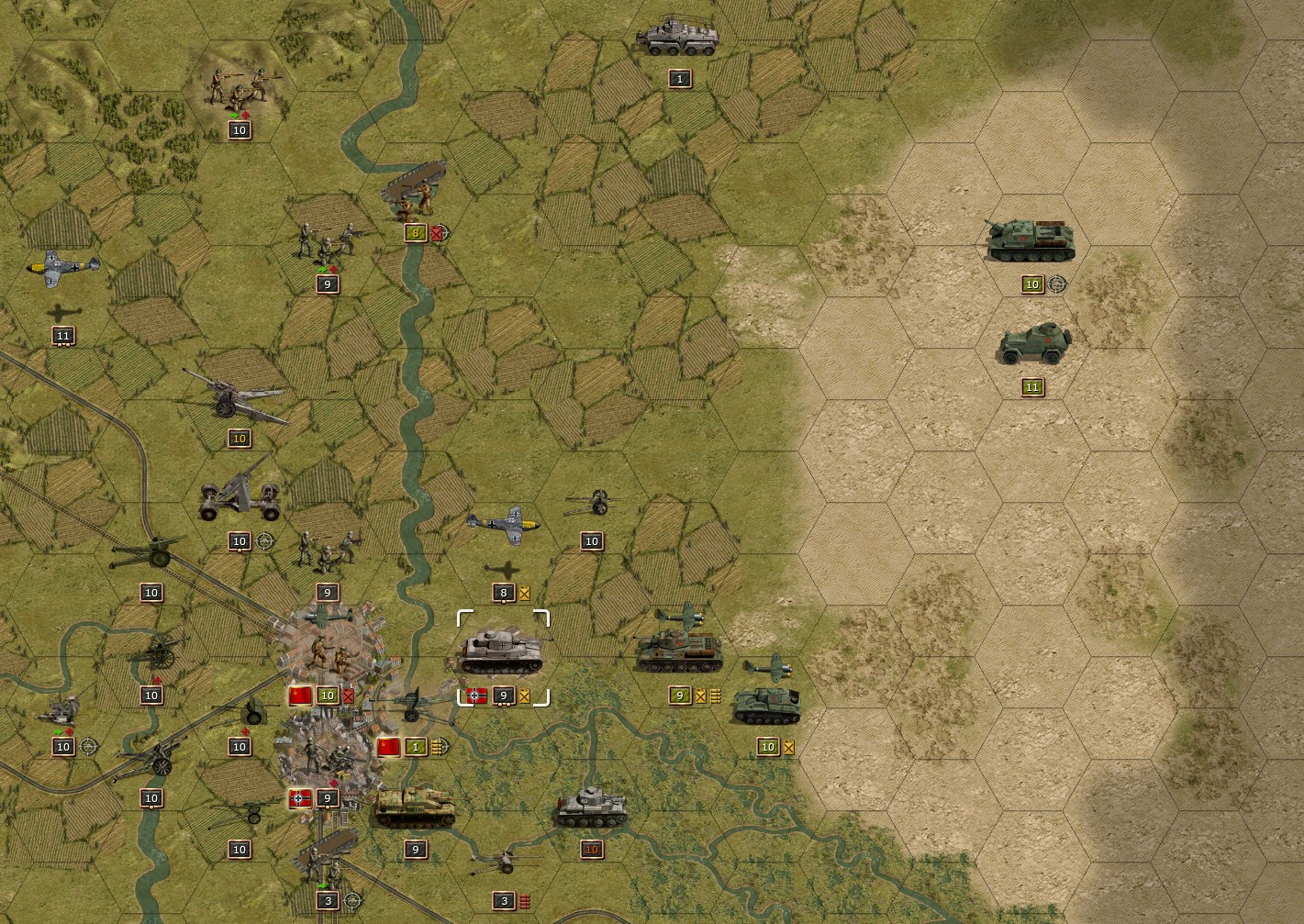Viewport: 1304px width, 924px height.
Task: Click the low-ammo icon beside the airborne '8' badge
Action: pyautogui.click(x=524, y=592)
